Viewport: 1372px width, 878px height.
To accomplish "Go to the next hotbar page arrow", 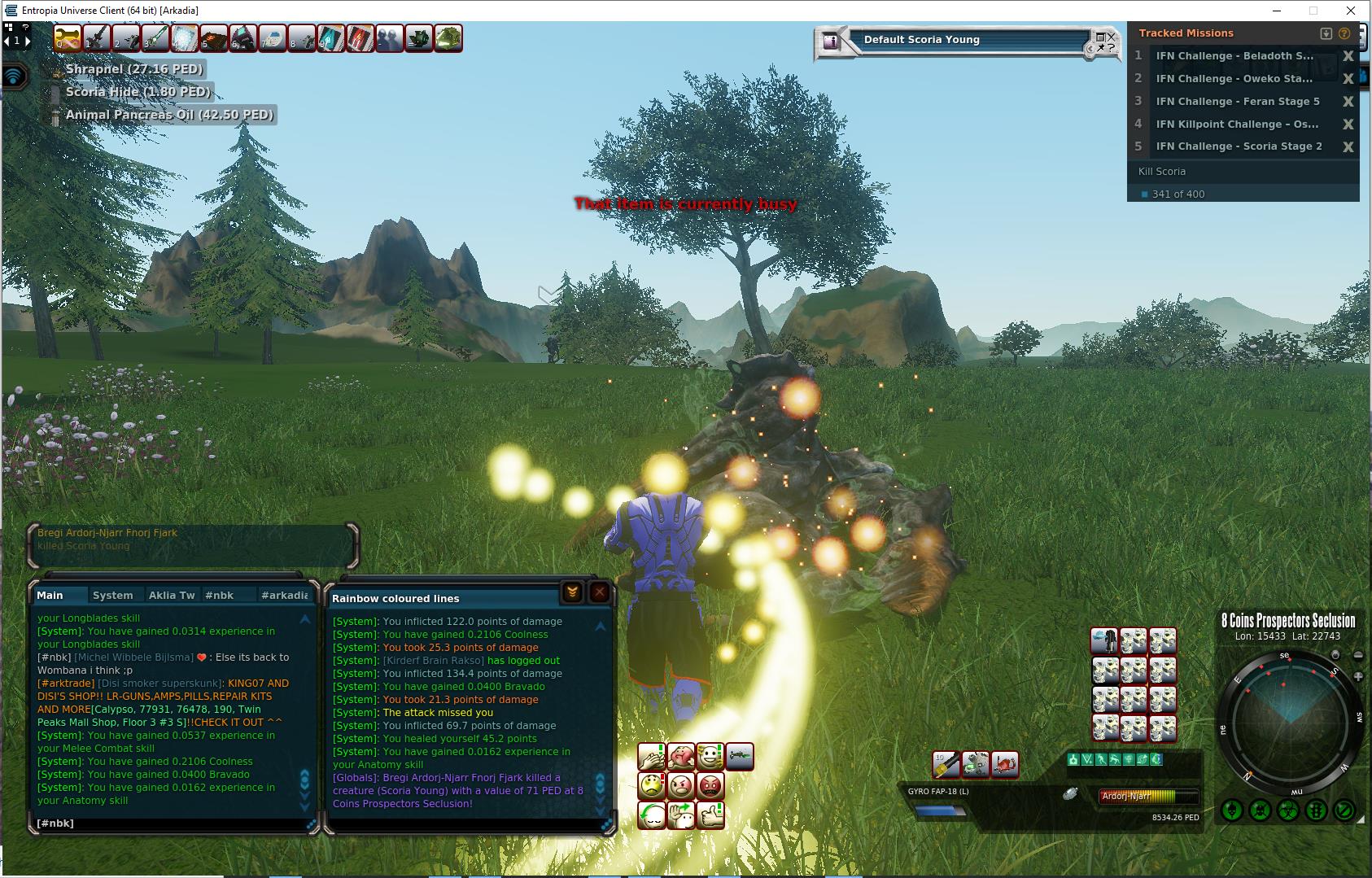I will [x=27, y=41].
